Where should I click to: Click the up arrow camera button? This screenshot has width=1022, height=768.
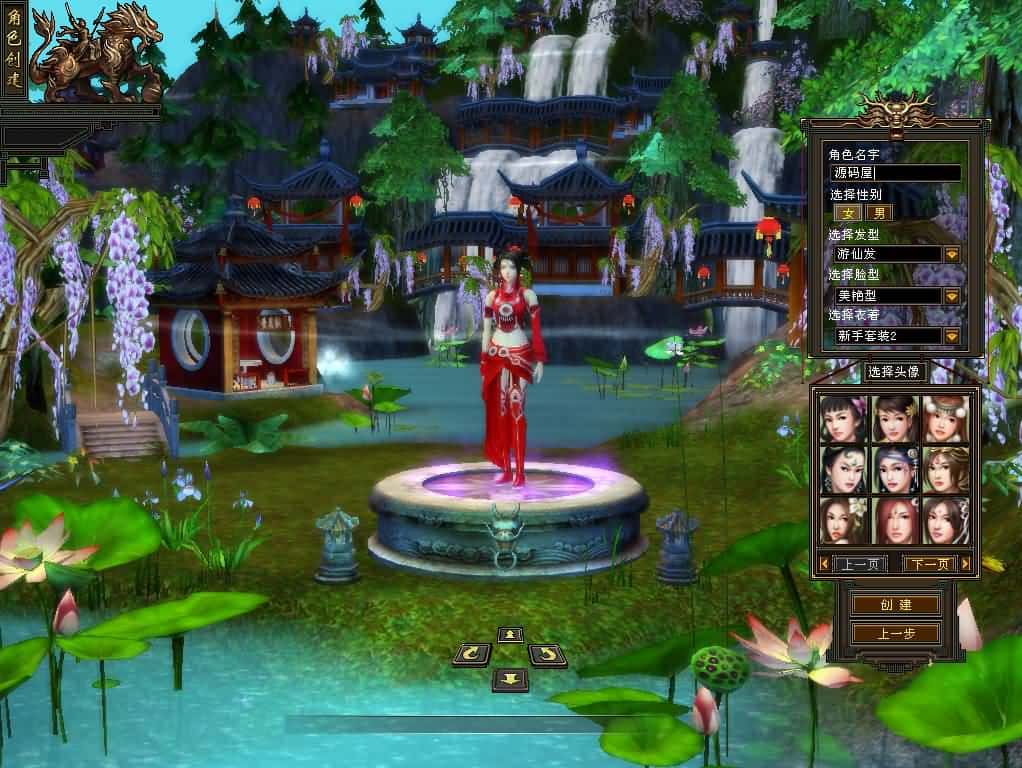510,635
